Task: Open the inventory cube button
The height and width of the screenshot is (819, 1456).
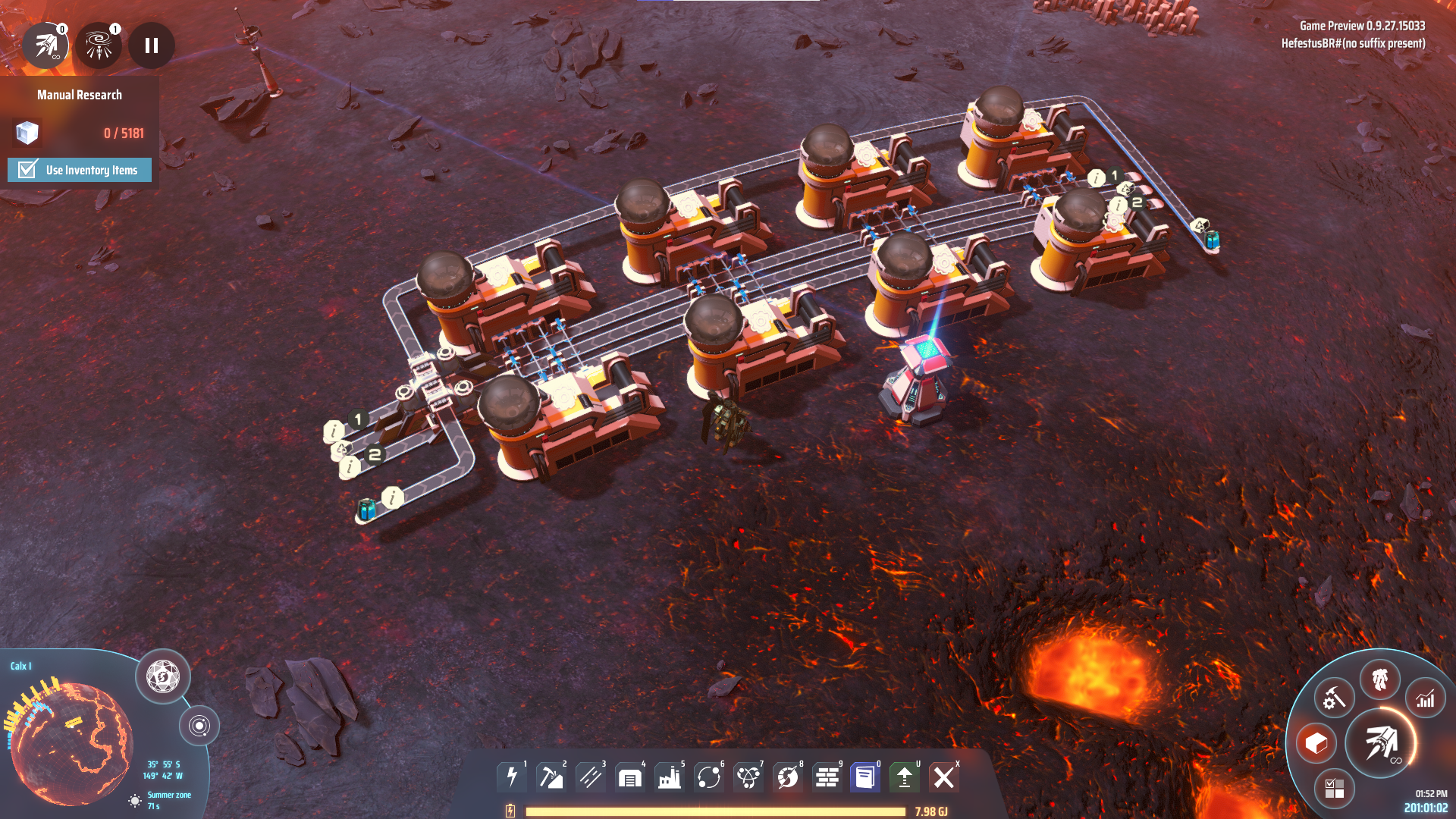Action: tap(1316, 743)
